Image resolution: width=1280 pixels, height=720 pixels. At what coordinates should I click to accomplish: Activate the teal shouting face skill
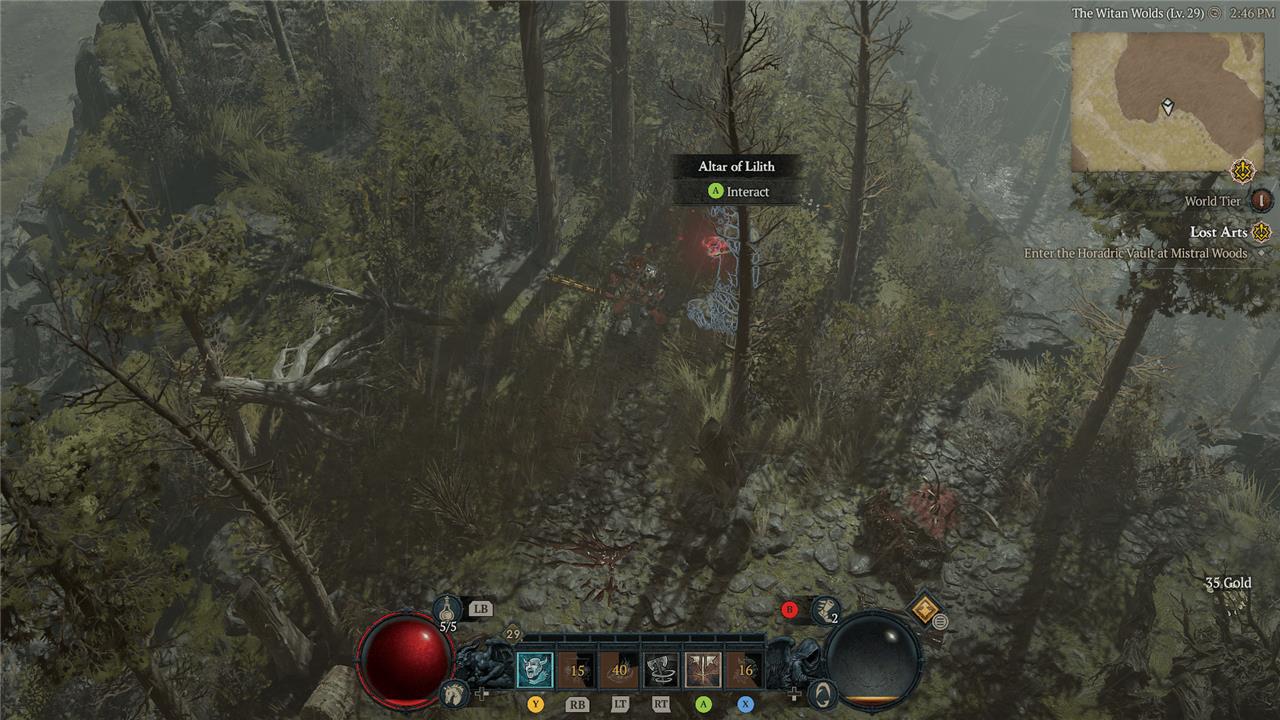coord(535,670)
